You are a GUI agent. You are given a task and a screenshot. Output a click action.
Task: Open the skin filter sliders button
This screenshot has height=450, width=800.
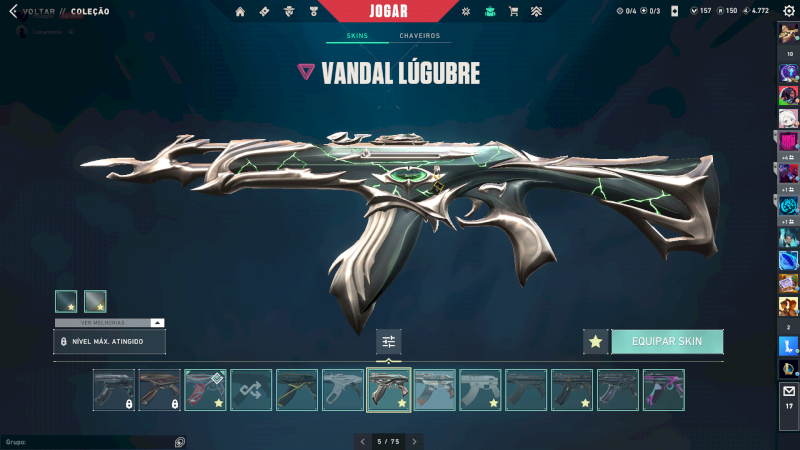coord(389,341)
